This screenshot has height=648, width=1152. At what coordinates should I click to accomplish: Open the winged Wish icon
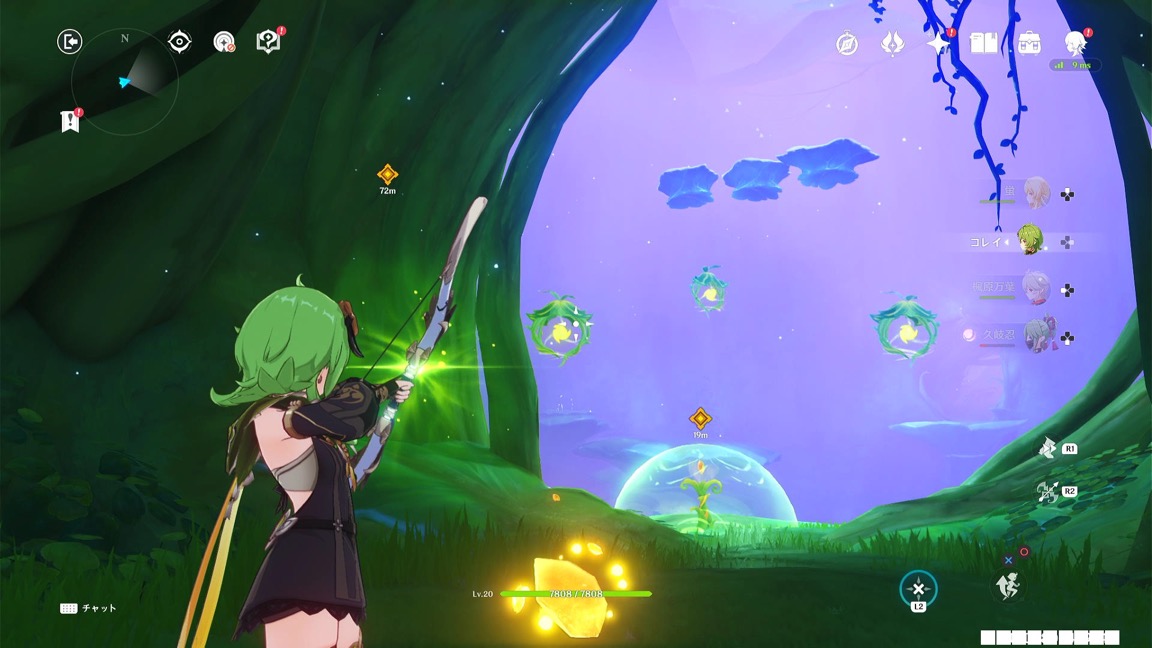pyautogui.click(x=892, y=44)
